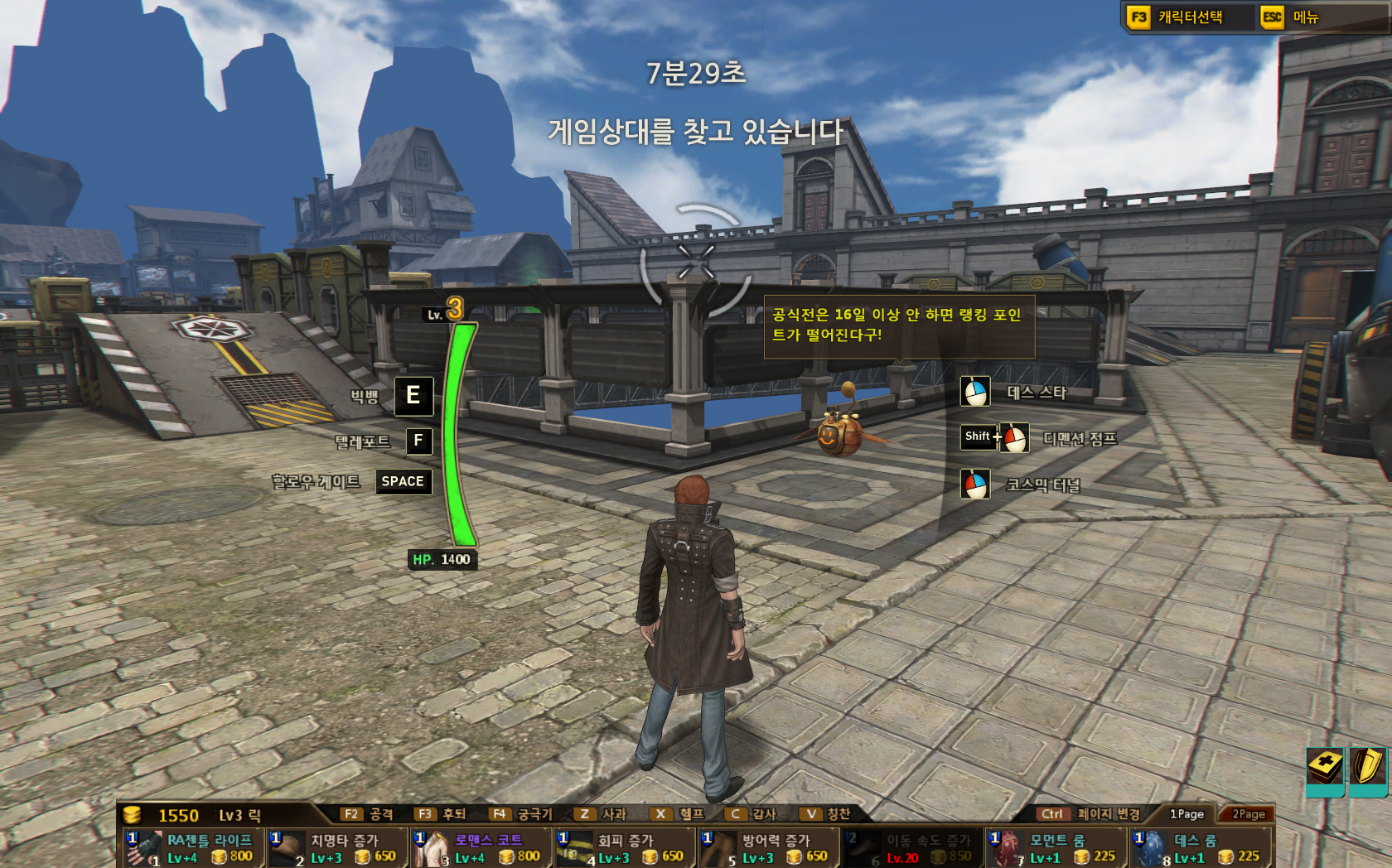Select the 회피 증가 upgrade slot

625,848
